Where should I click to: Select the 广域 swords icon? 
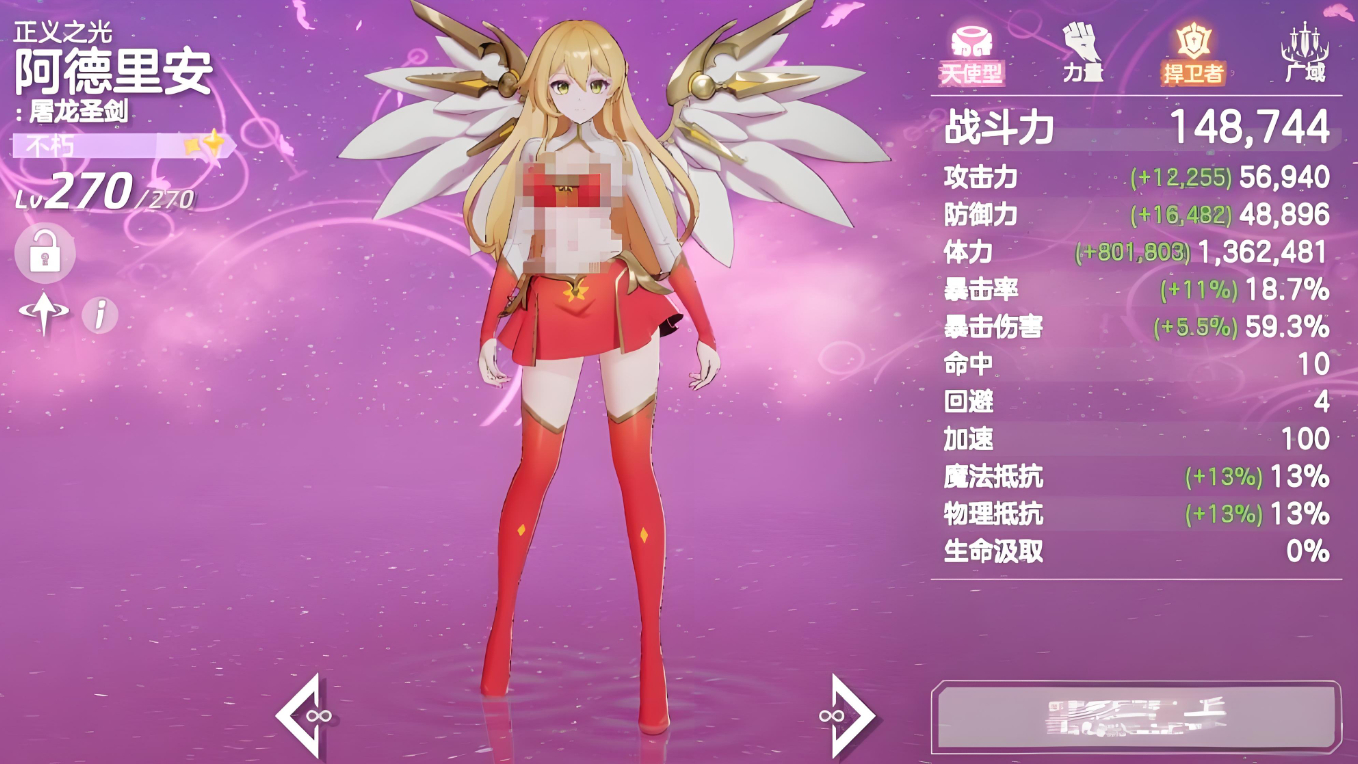pyautogui.click(x=1303, y=53)
